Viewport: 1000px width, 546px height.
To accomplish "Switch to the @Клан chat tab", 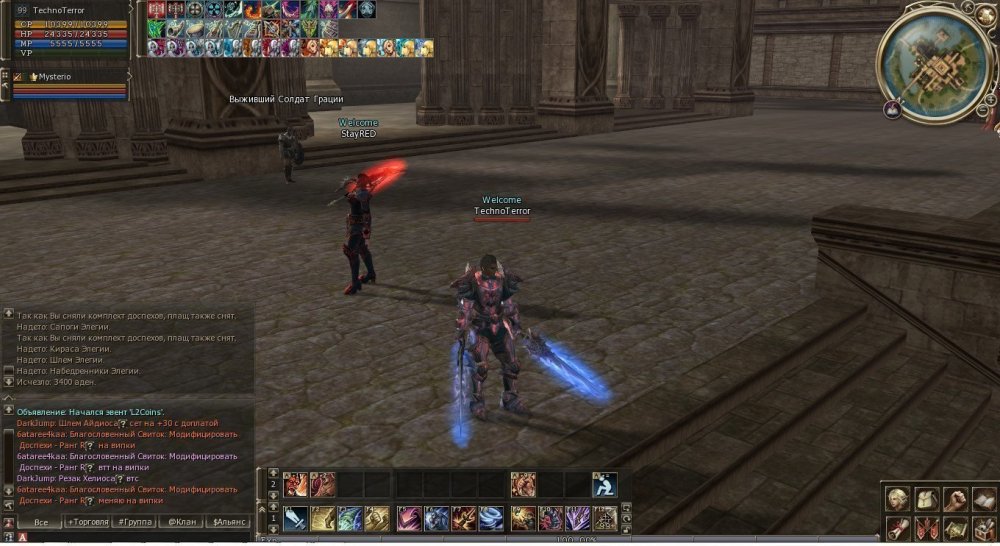I will point(181,523).
